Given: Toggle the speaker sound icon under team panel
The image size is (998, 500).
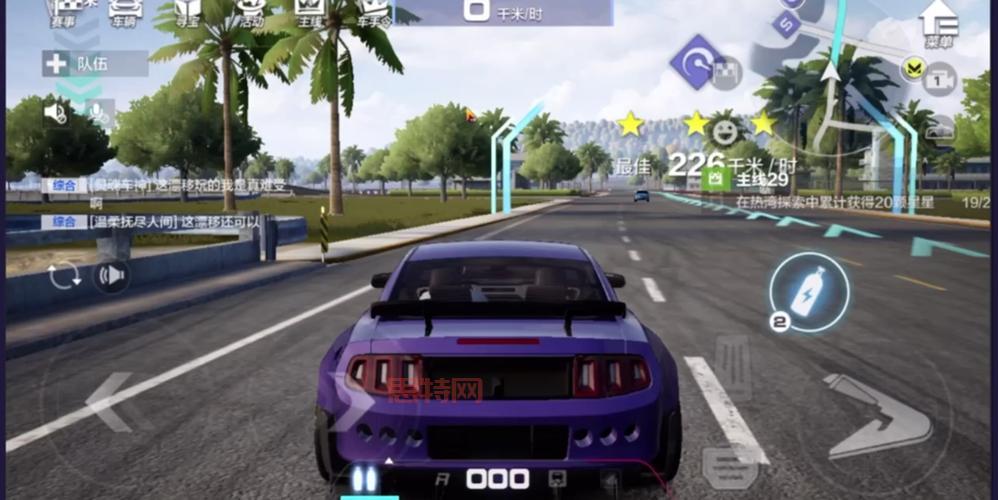Looking at the screenshot, I should coord(56,113).
